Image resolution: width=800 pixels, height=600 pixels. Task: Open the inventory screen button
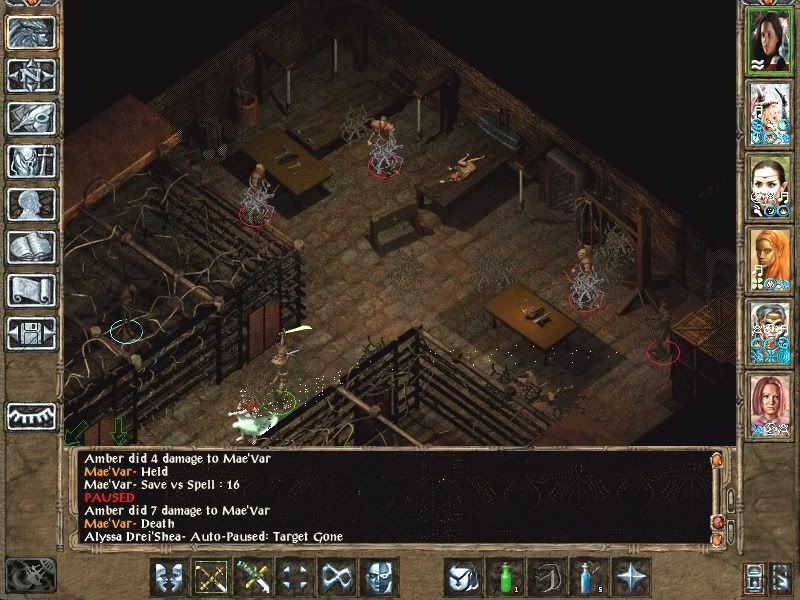32,161
